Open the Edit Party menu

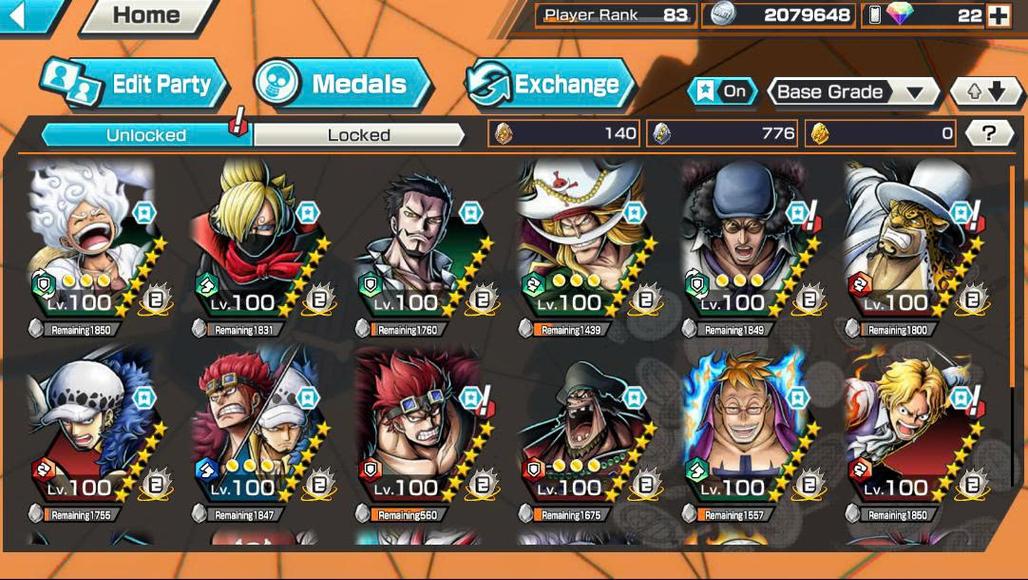point(135,84)
